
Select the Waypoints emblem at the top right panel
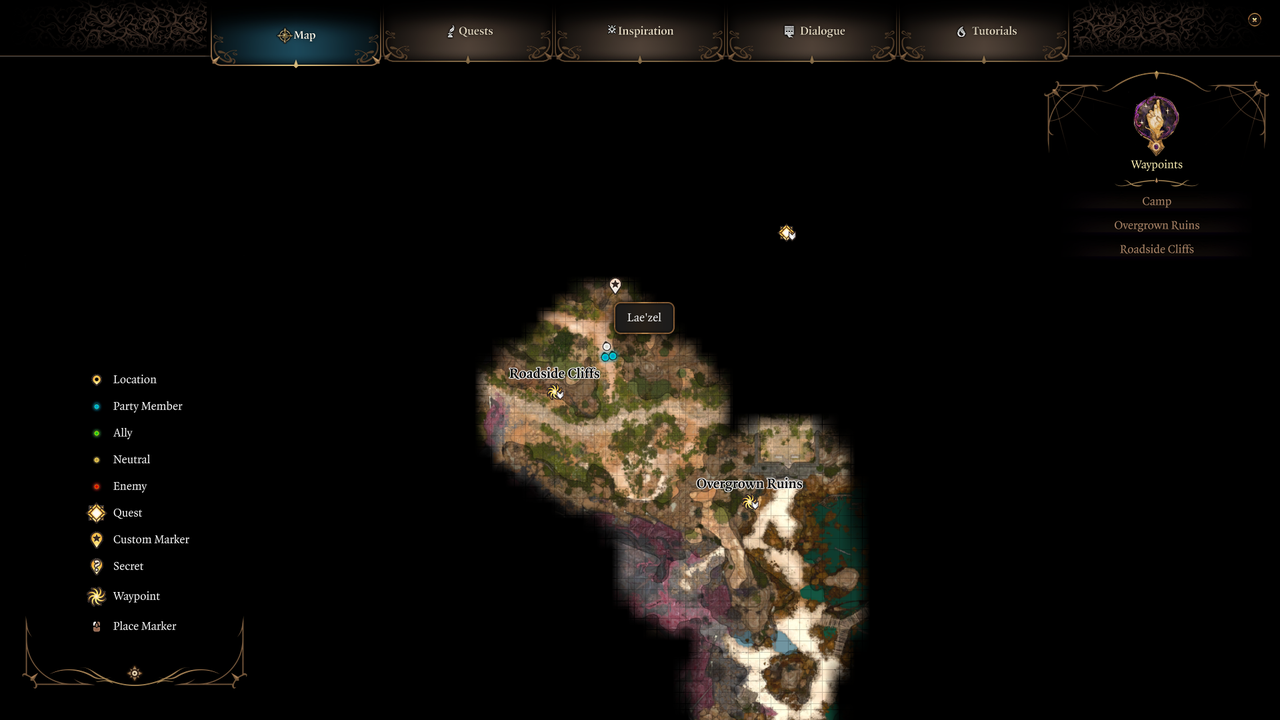(x=1156, y=122)
